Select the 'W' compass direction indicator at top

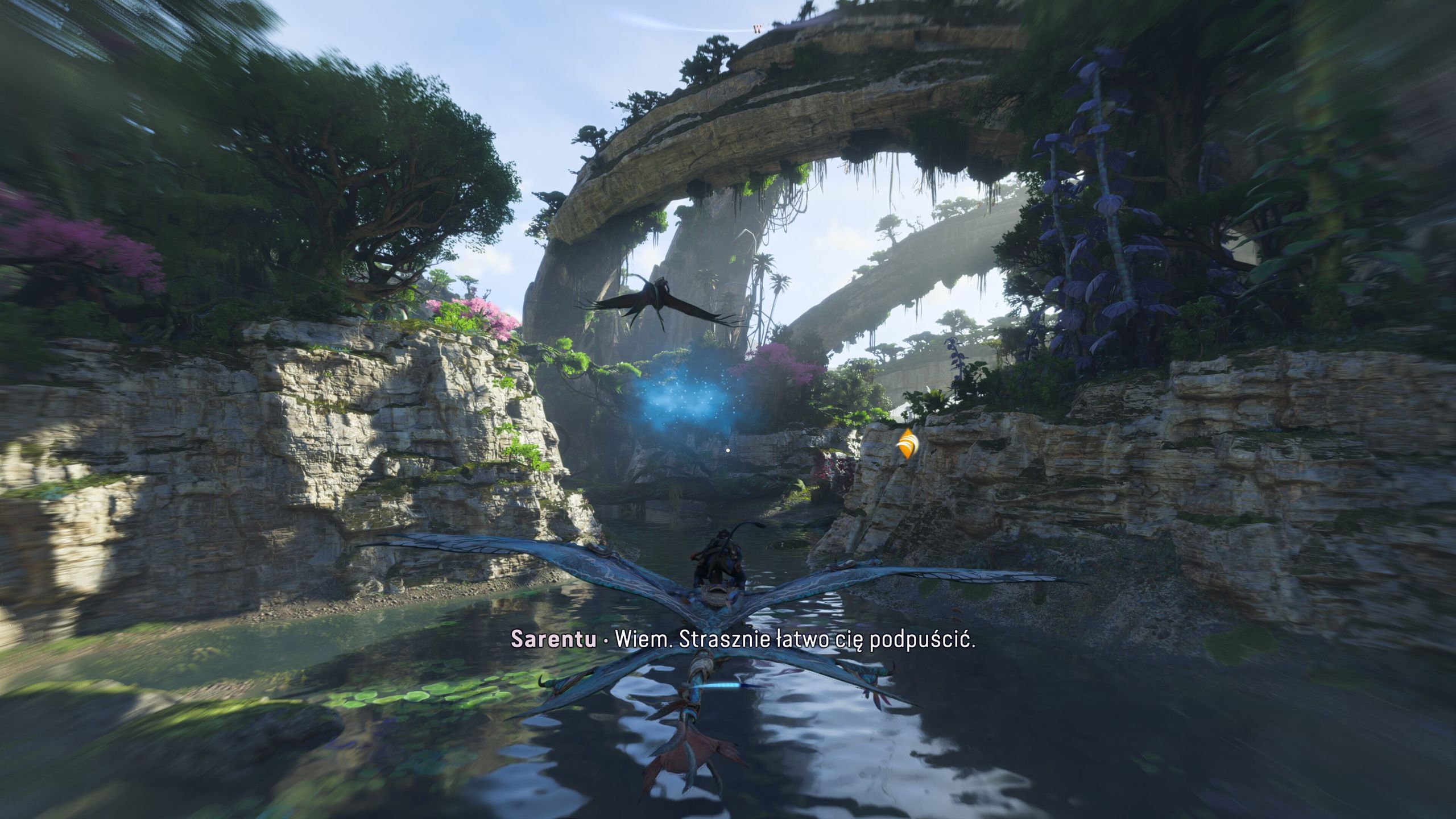coord(756,28)
